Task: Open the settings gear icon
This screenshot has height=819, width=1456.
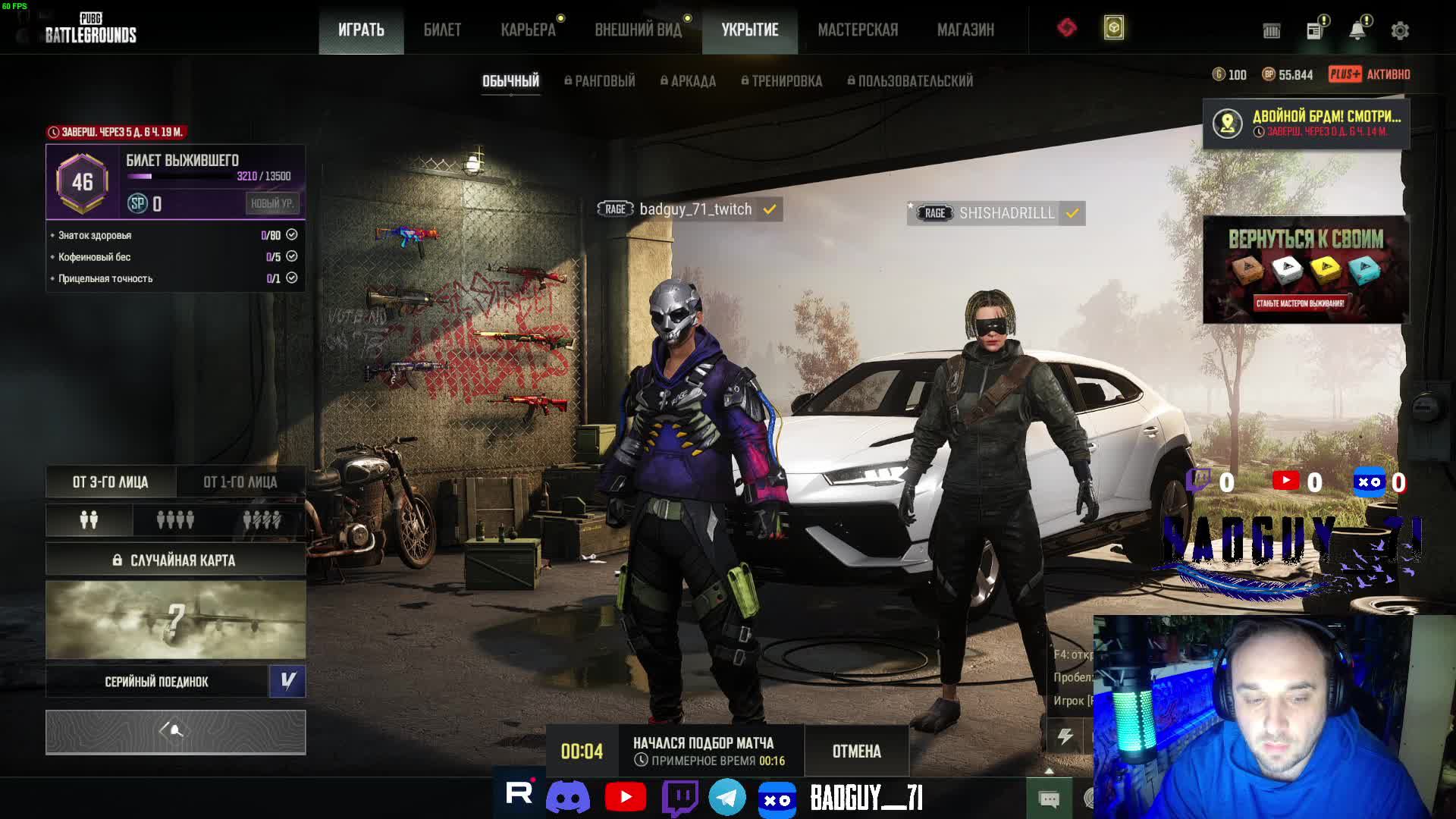Action: (x=1400, y=31)
